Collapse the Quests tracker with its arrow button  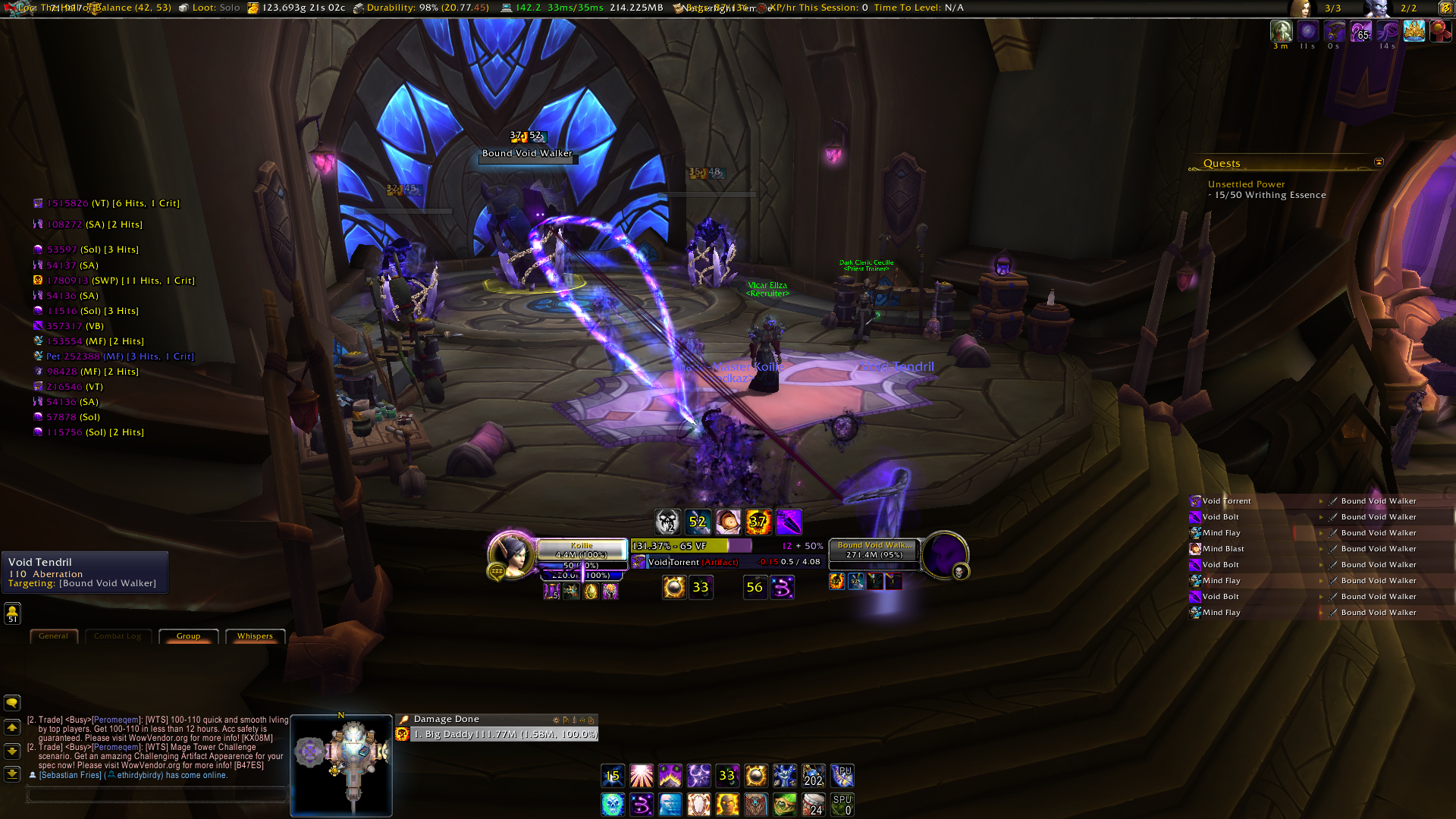[1379, 162]
